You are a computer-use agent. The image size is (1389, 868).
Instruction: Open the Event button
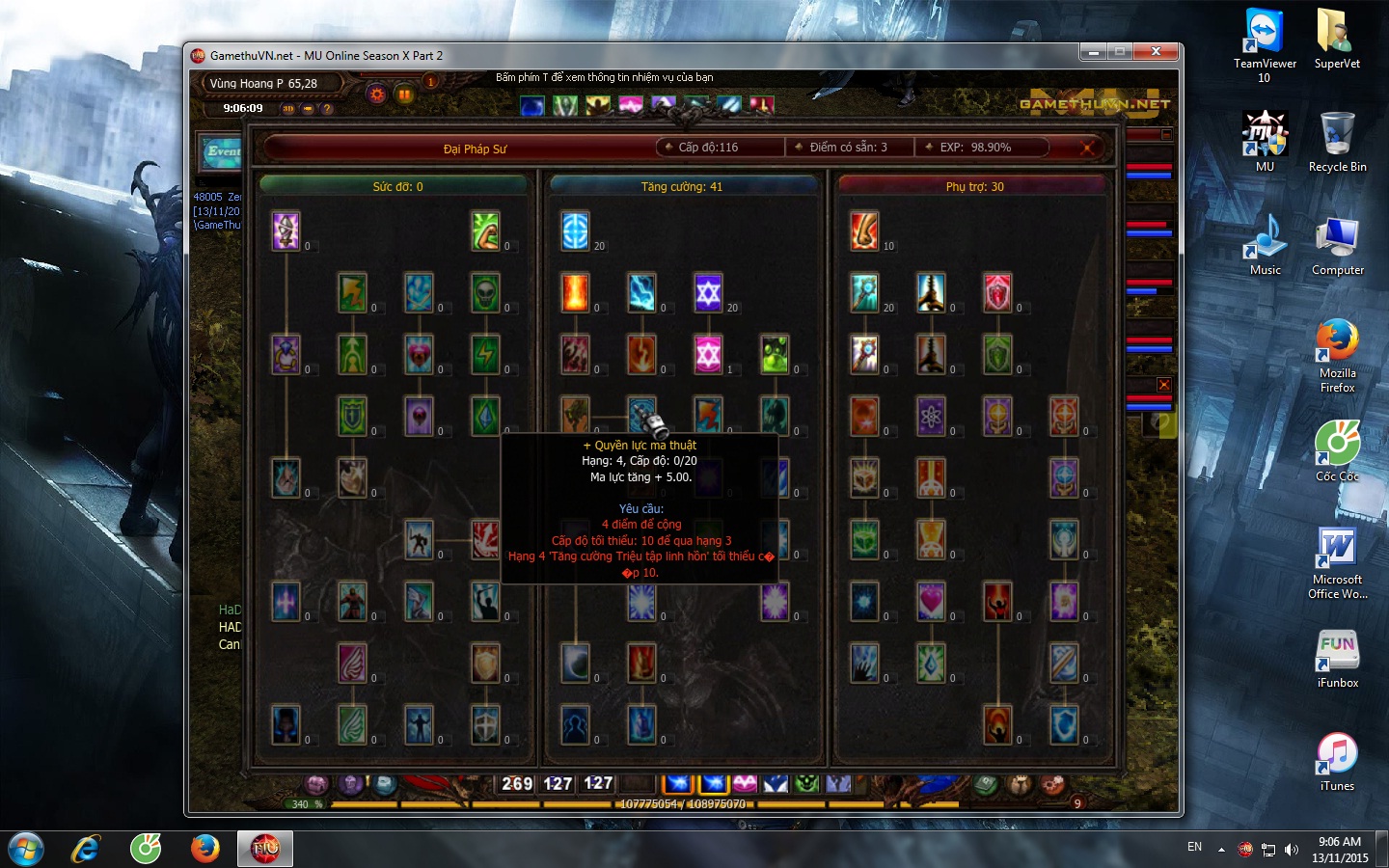click(223, 152)
